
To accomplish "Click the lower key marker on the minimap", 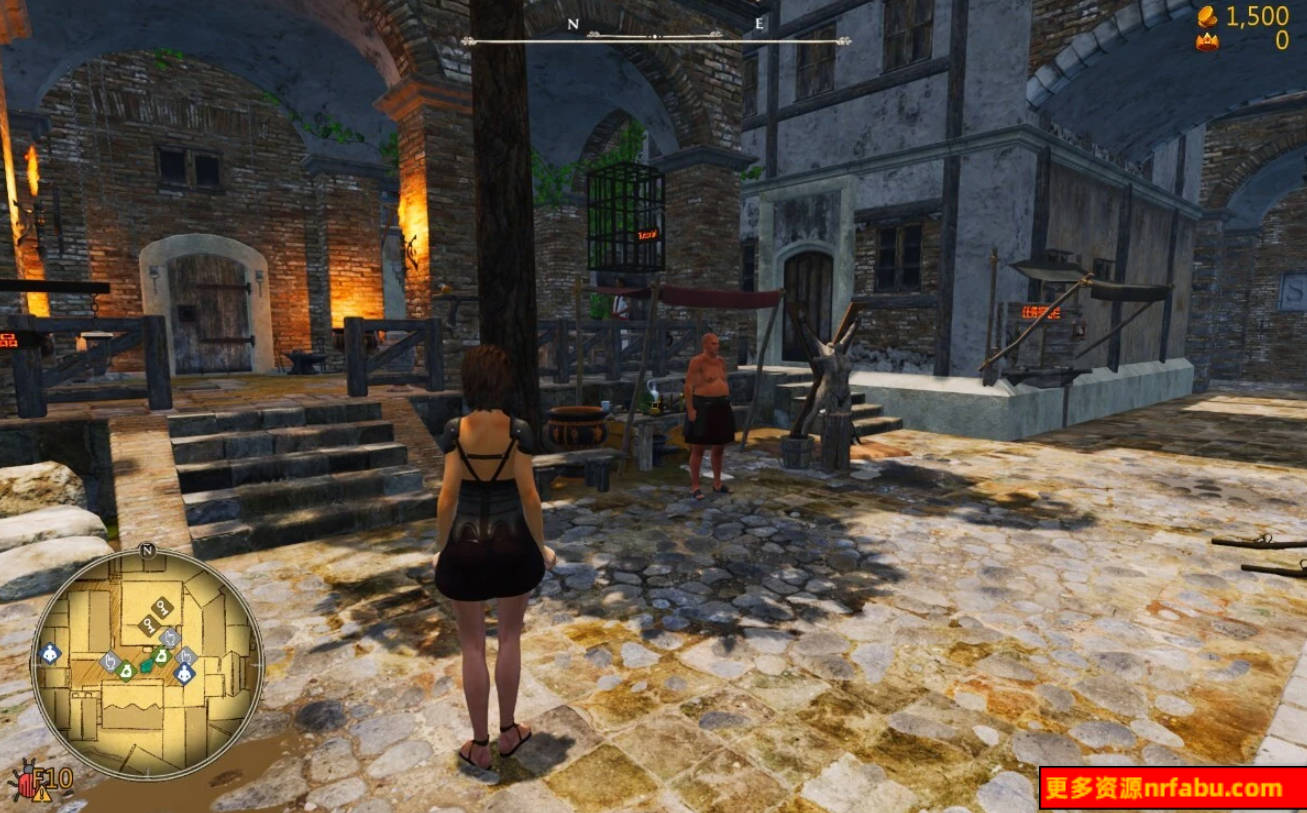I will point(148,624).
